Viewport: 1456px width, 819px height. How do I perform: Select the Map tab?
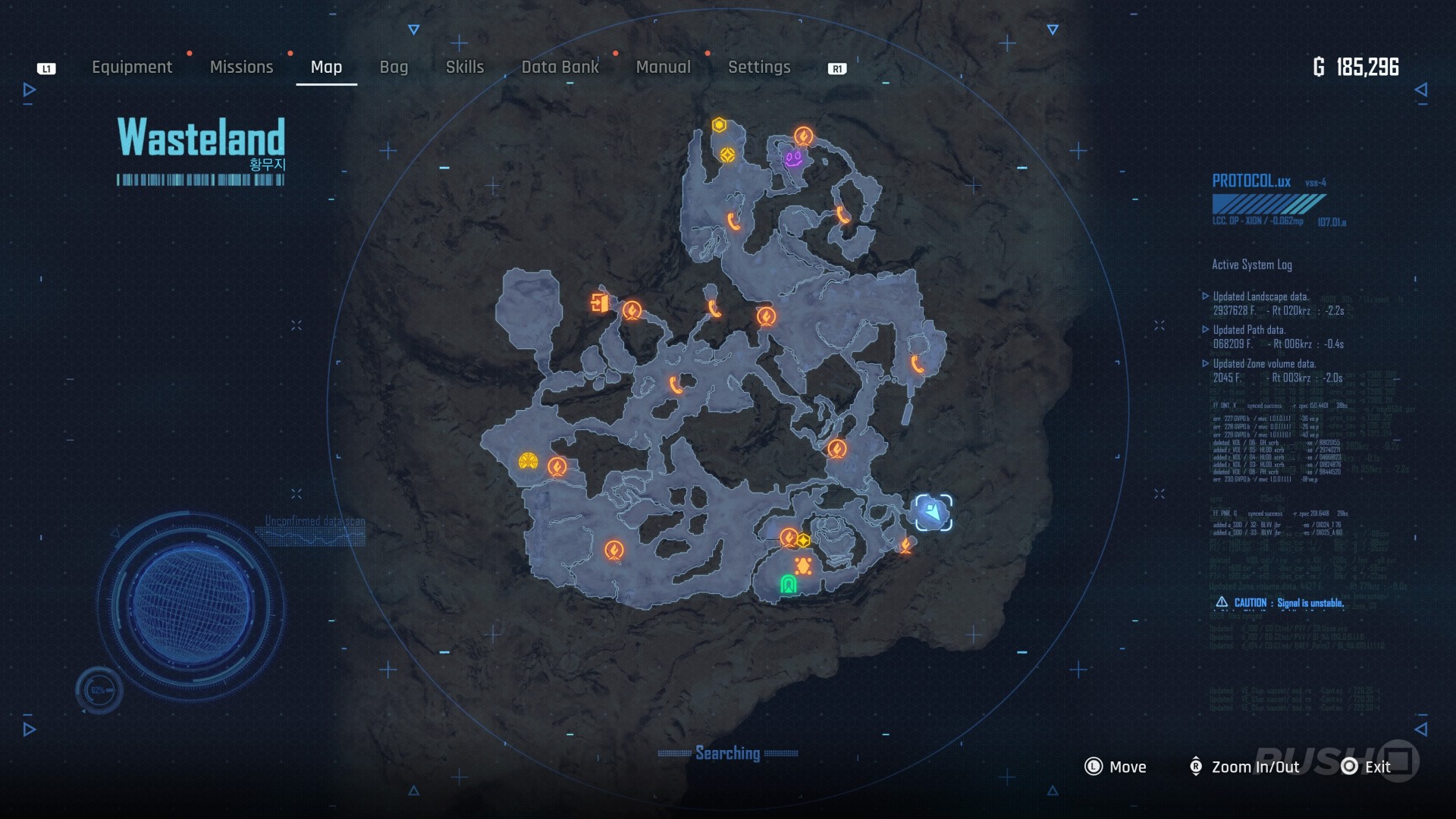coord(326,67)
